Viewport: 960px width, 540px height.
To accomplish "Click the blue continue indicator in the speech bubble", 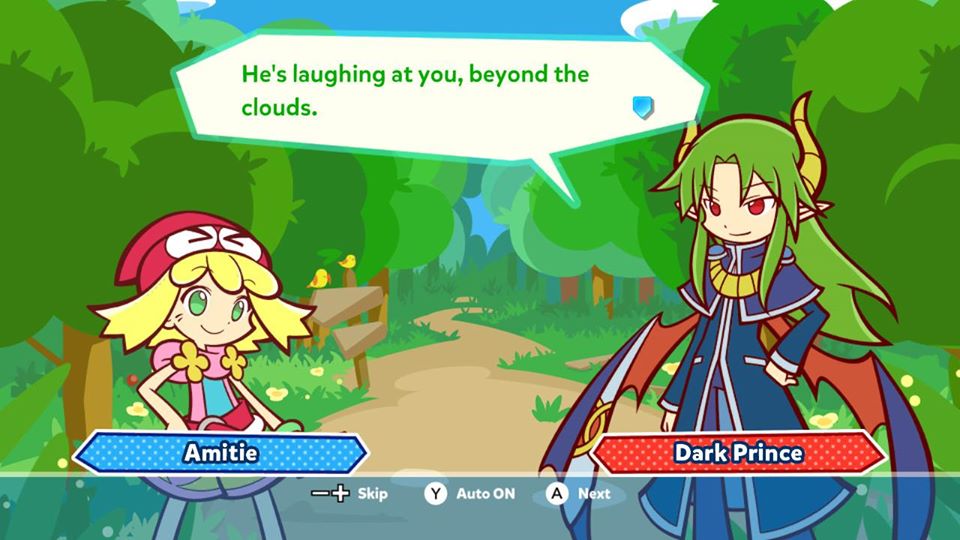I will pyautogui.click(x=643, y=106).
